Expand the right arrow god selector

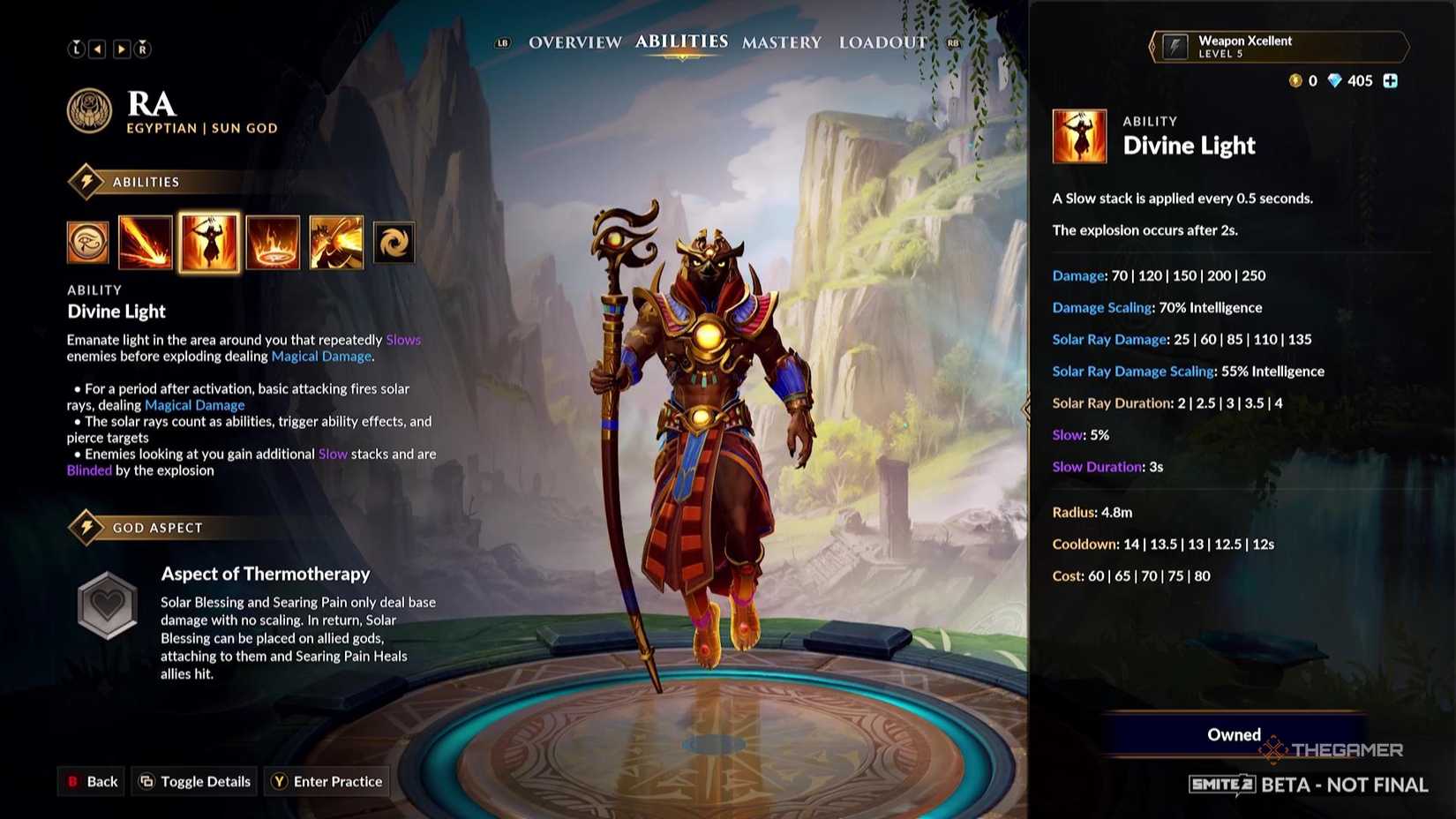121,49
